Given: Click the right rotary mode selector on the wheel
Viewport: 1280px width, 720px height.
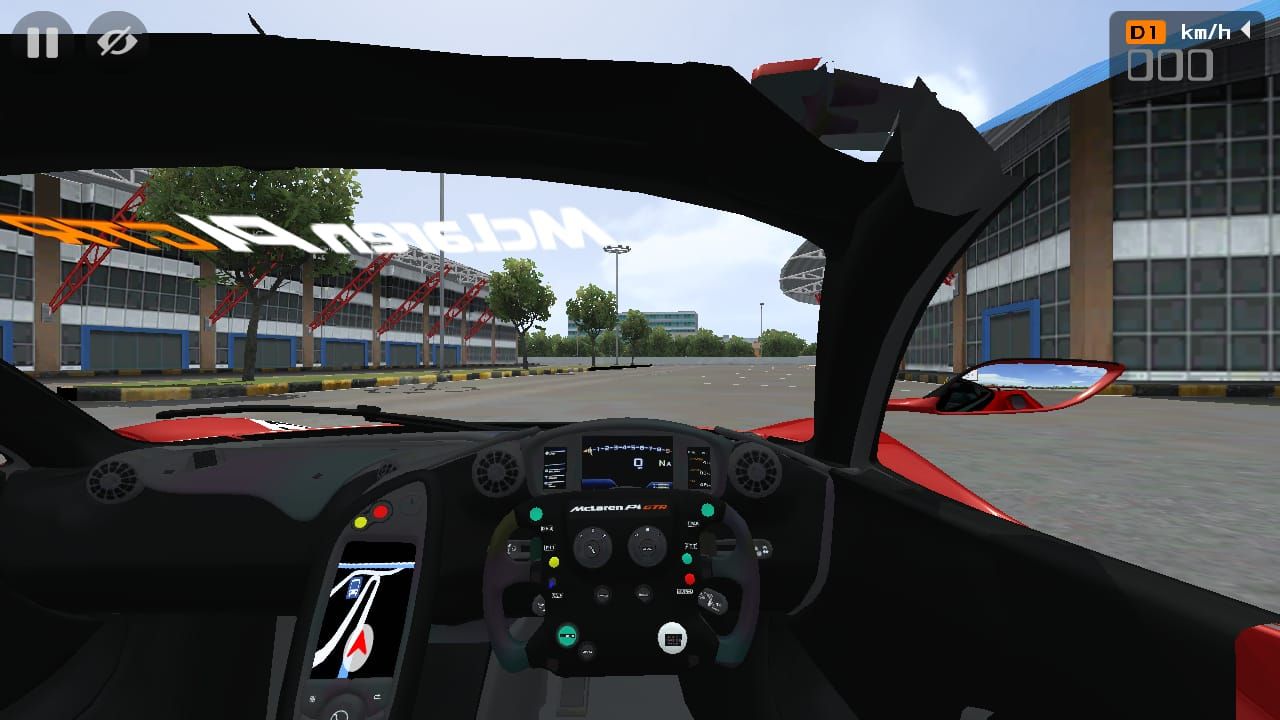Looking at the screenshot, I should tap(646, 544).
